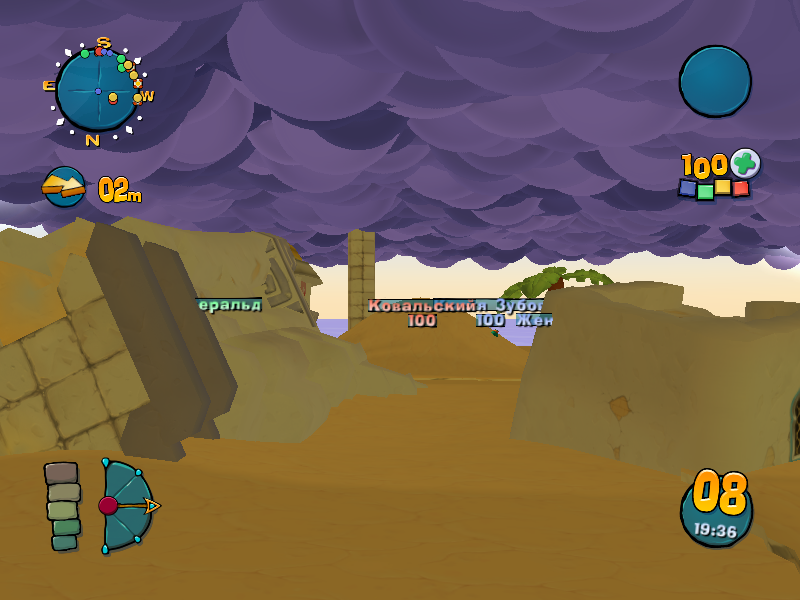Click the circular radar minimap

click(97, 90)
